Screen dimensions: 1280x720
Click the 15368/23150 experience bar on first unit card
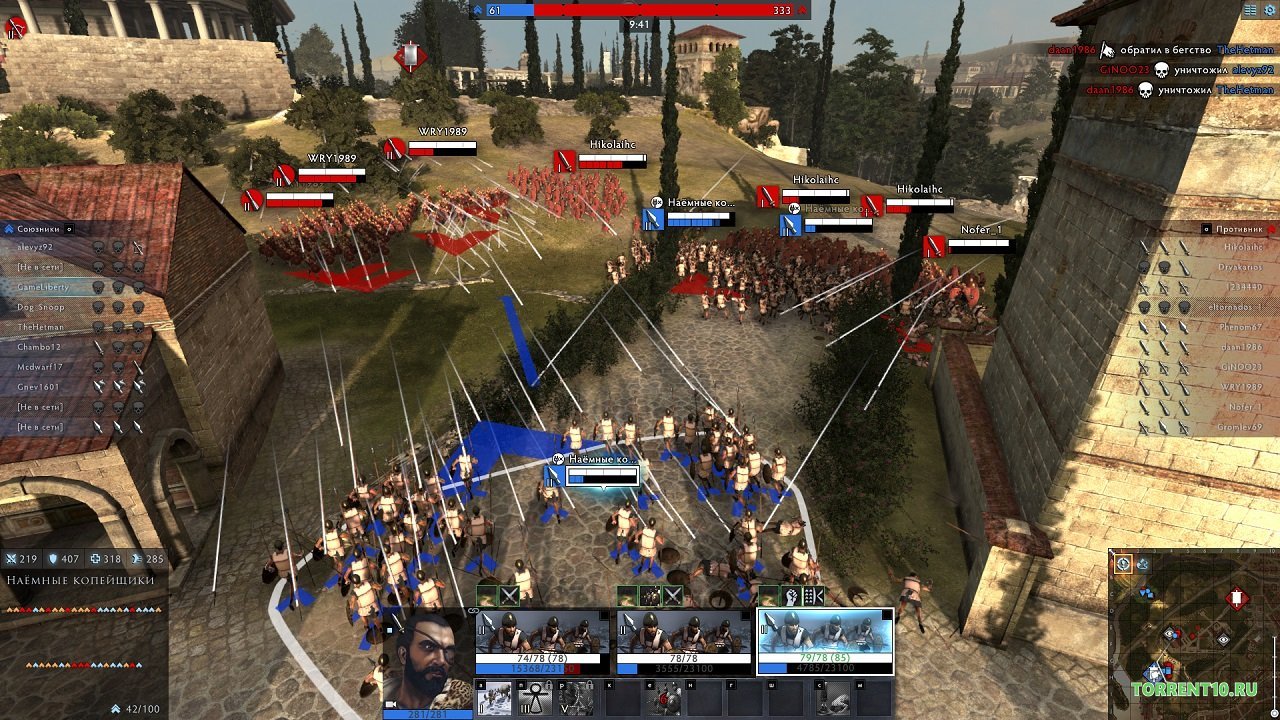point(528,666)
